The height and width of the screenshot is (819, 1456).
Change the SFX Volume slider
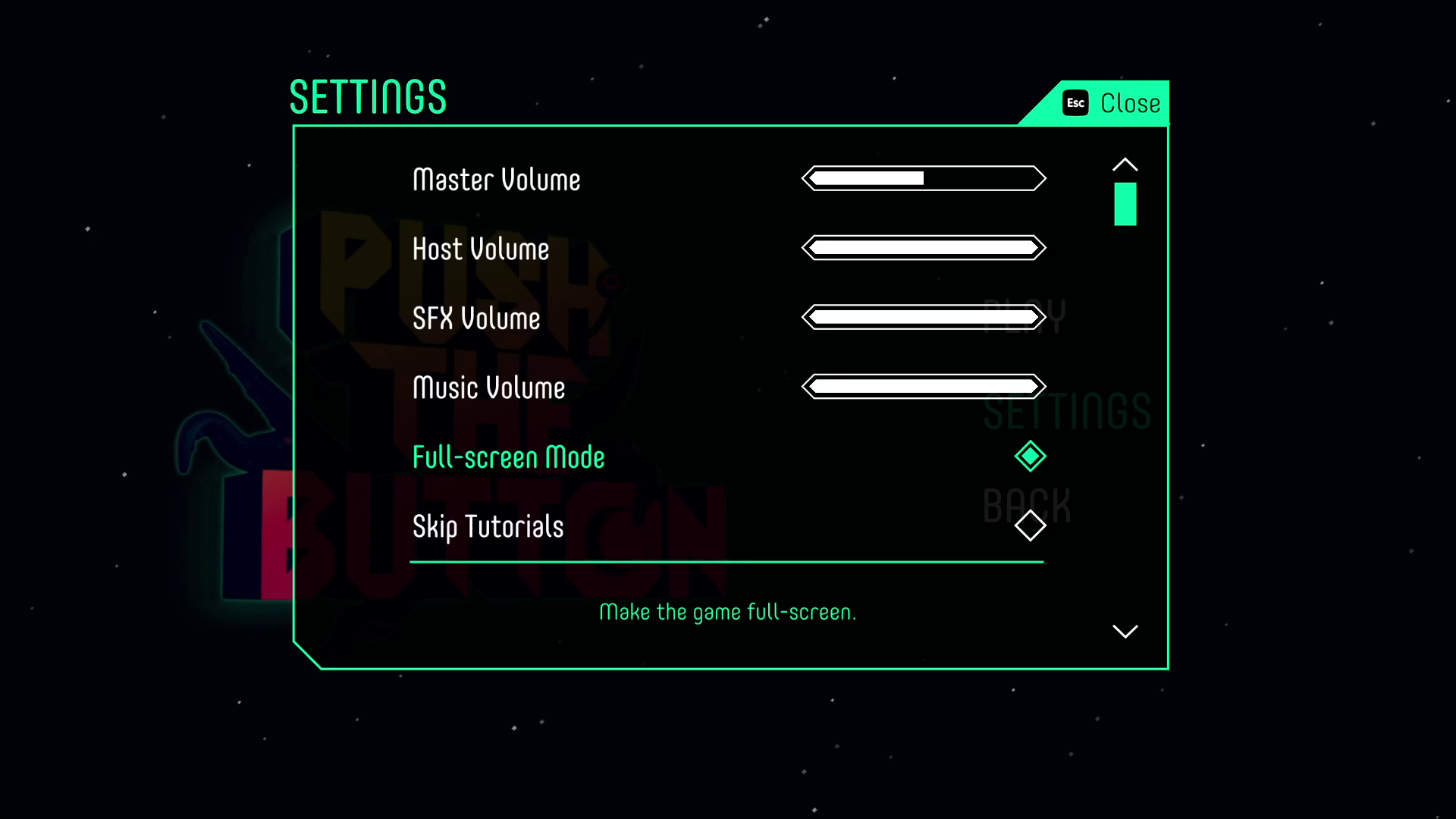click(924, 317)
